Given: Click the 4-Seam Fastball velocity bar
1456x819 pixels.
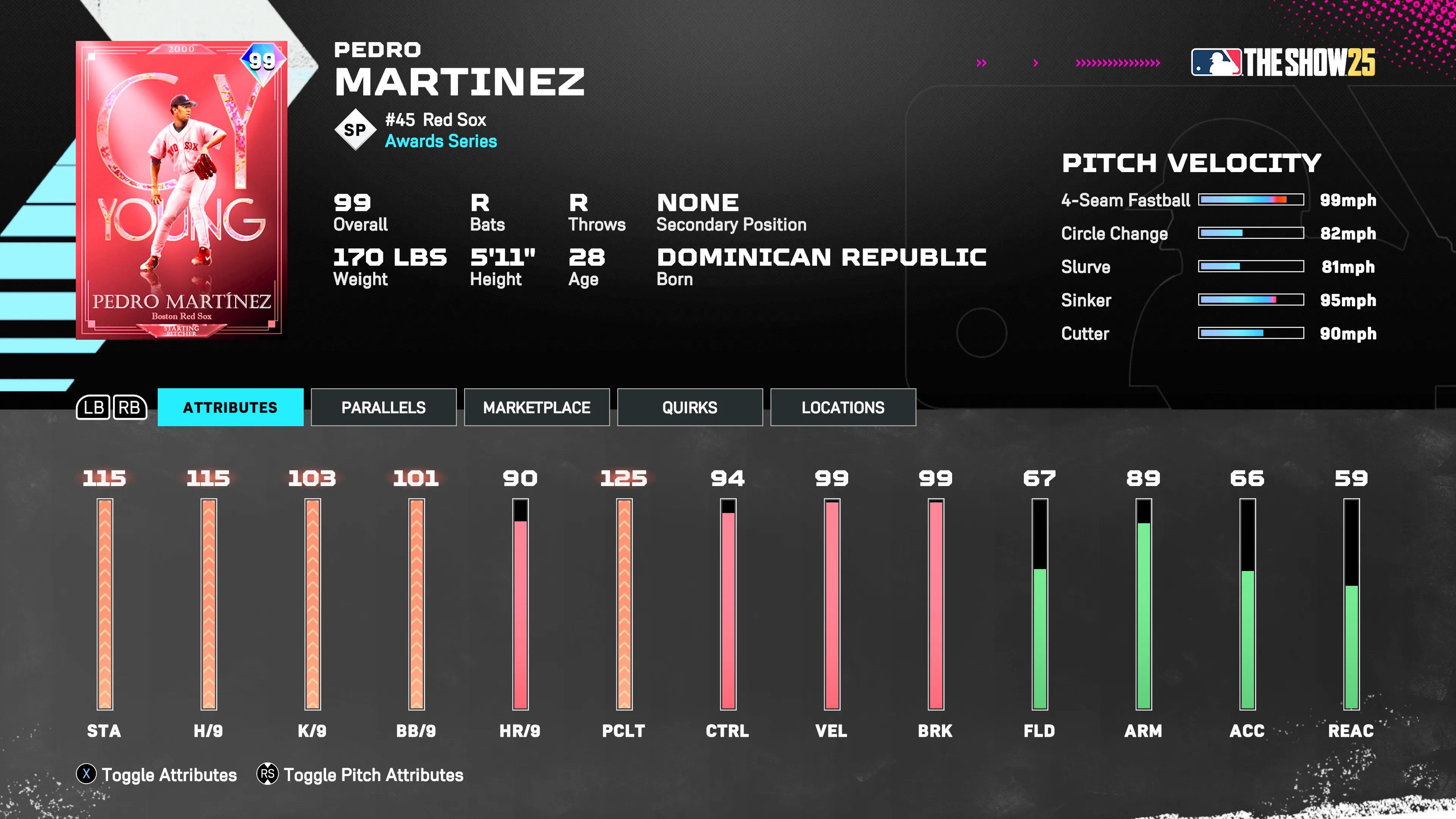Looking at the screenshot, I should click(1250, 199).
